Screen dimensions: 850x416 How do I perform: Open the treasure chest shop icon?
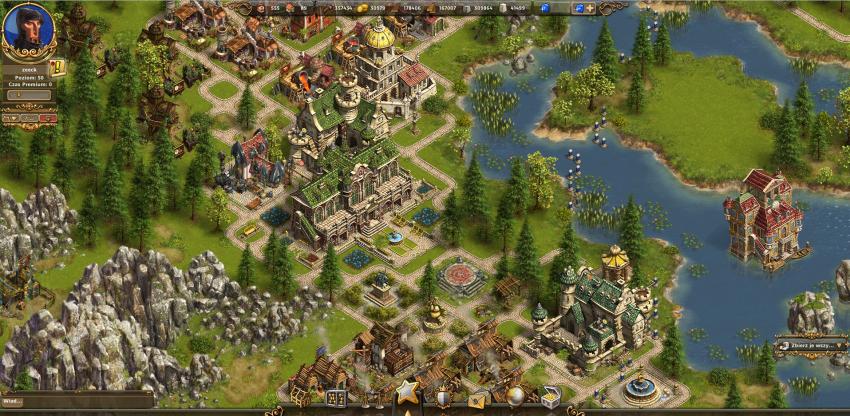tap(550, 398)
